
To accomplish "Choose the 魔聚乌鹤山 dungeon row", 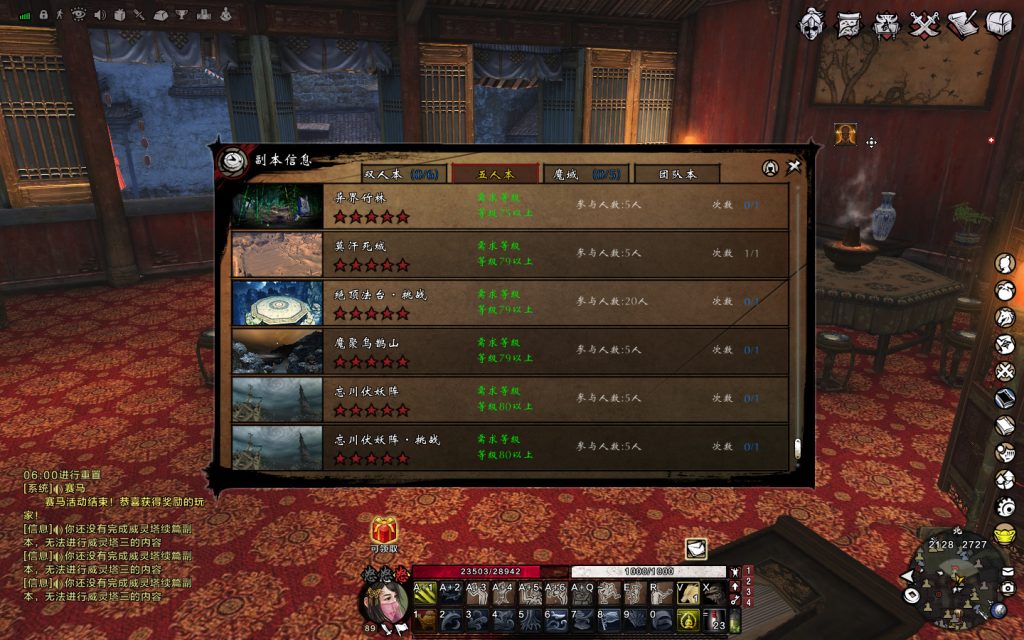I will (x=510, y=350).
